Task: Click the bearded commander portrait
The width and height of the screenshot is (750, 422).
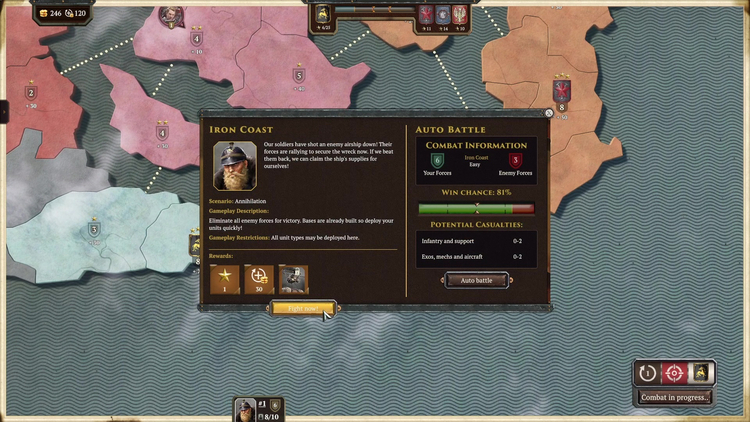Action: tap(235, 165)
